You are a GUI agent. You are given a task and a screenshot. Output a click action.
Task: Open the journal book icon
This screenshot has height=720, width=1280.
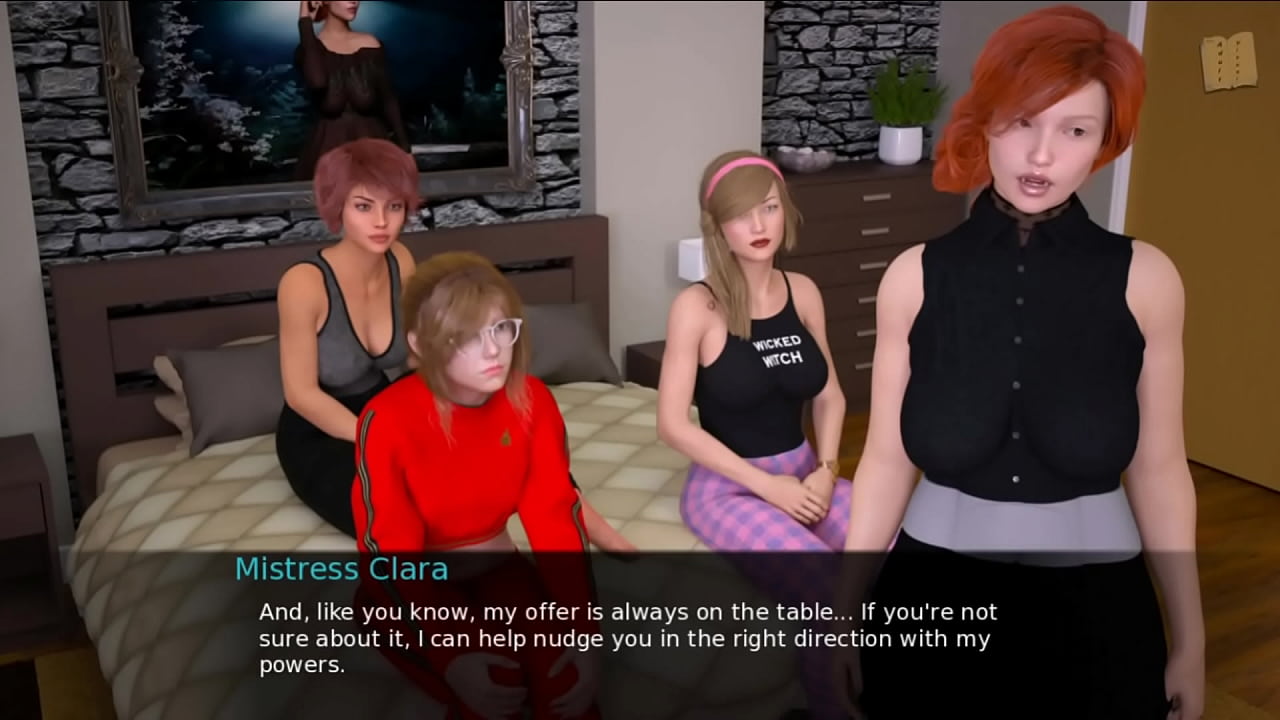point(1229,62)
